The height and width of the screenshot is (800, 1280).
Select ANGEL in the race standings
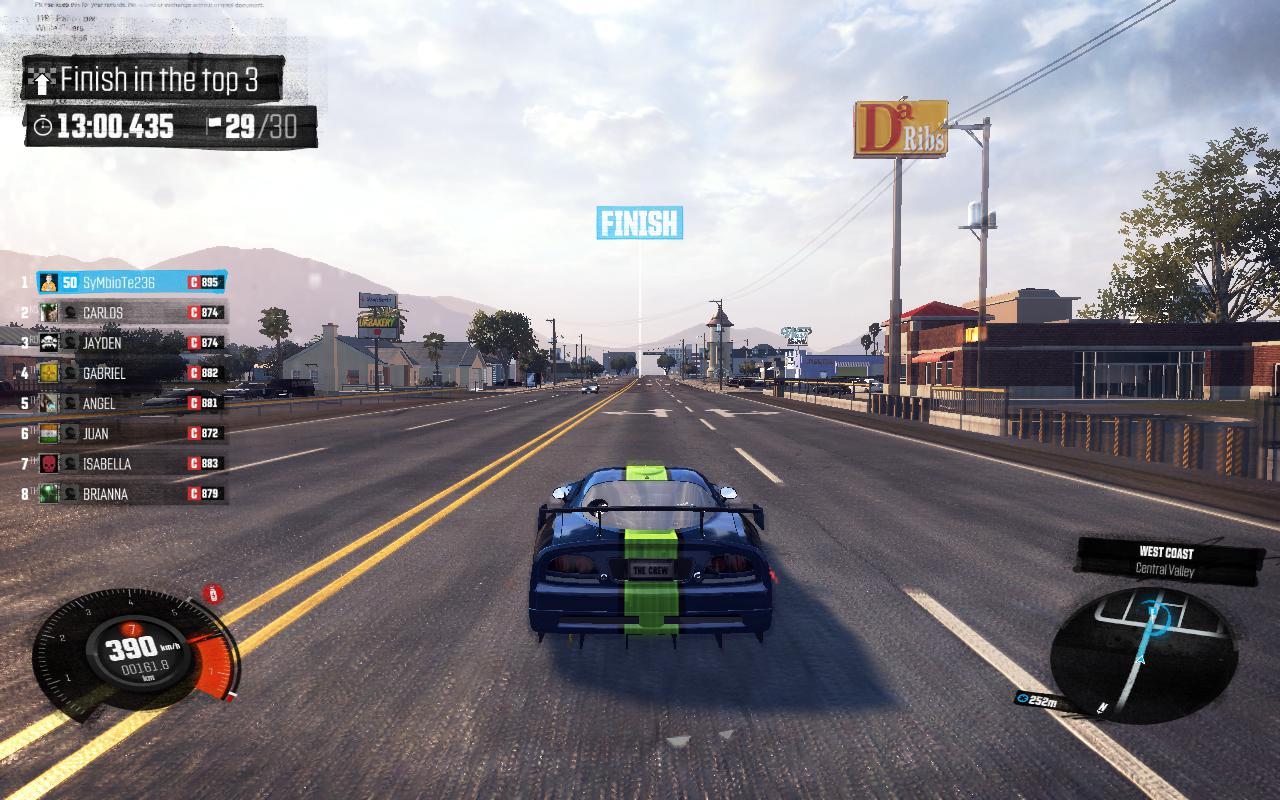click(x=131, y=403)
